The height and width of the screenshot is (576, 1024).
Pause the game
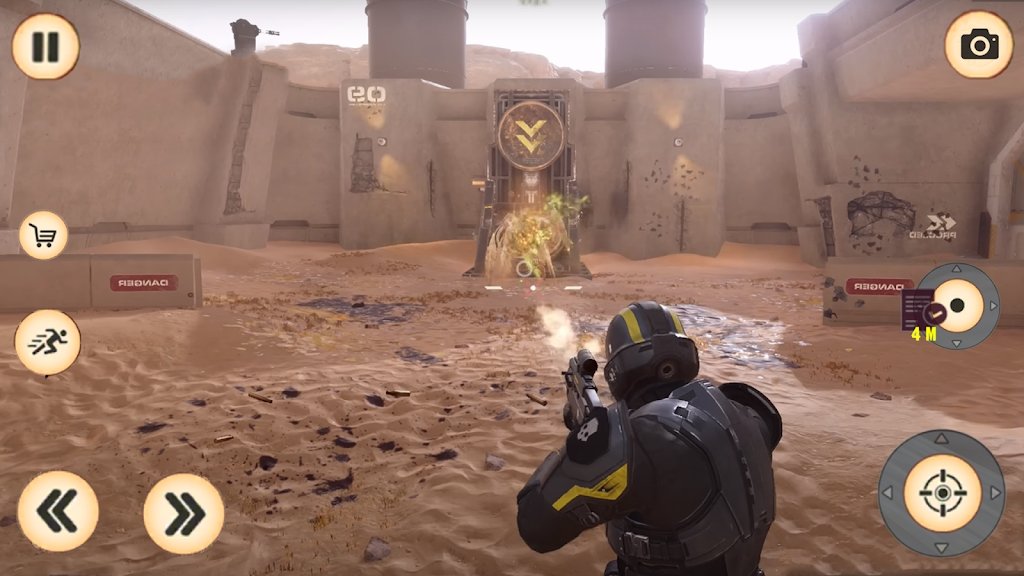pos(45,46)
